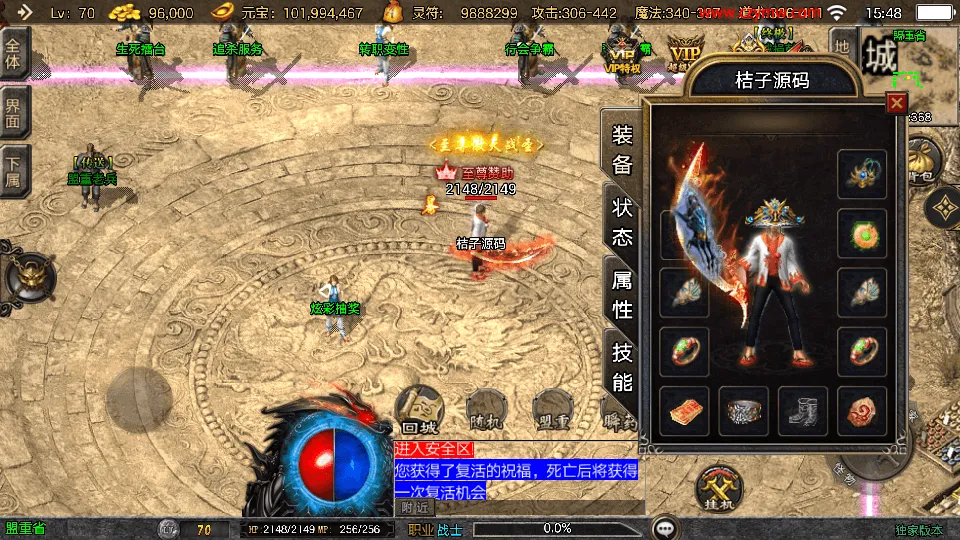Show the 属性 attributes tab
Screen dimensions: 960x540
click(622, 294)
